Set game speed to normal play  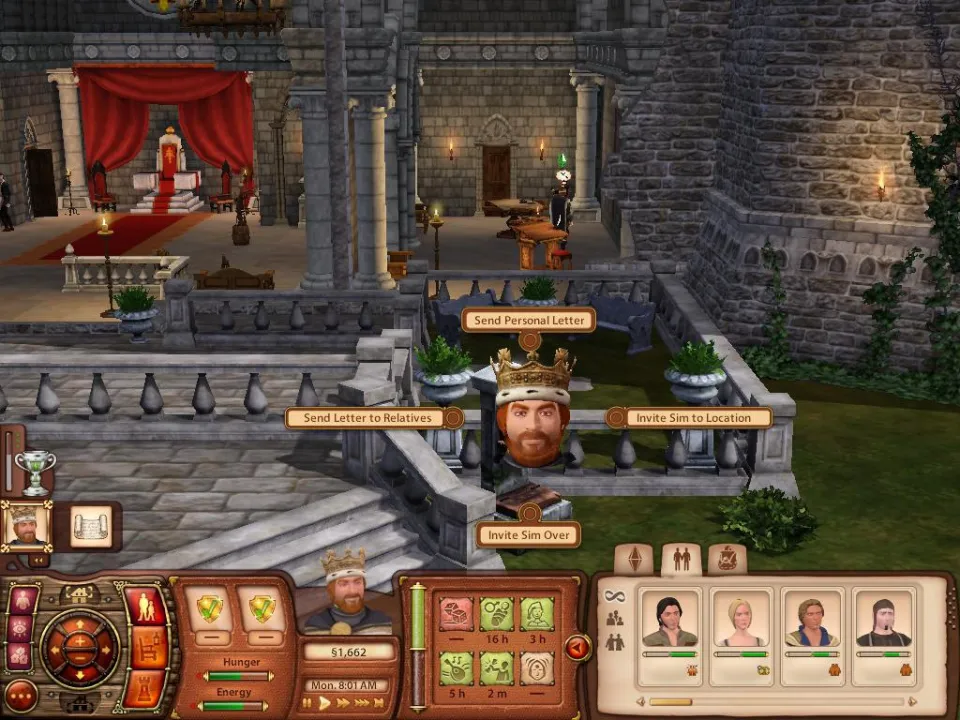click(x=325, y=704)
